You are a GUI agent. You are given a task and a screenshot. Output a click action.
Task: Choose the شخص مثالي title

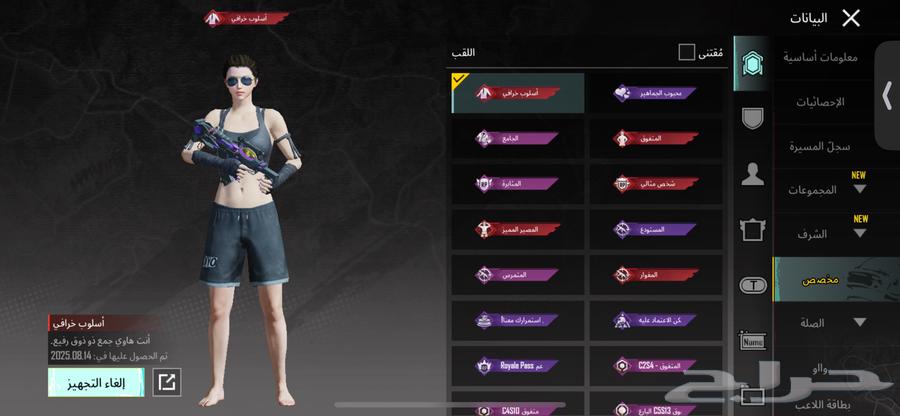coord(655,184)
